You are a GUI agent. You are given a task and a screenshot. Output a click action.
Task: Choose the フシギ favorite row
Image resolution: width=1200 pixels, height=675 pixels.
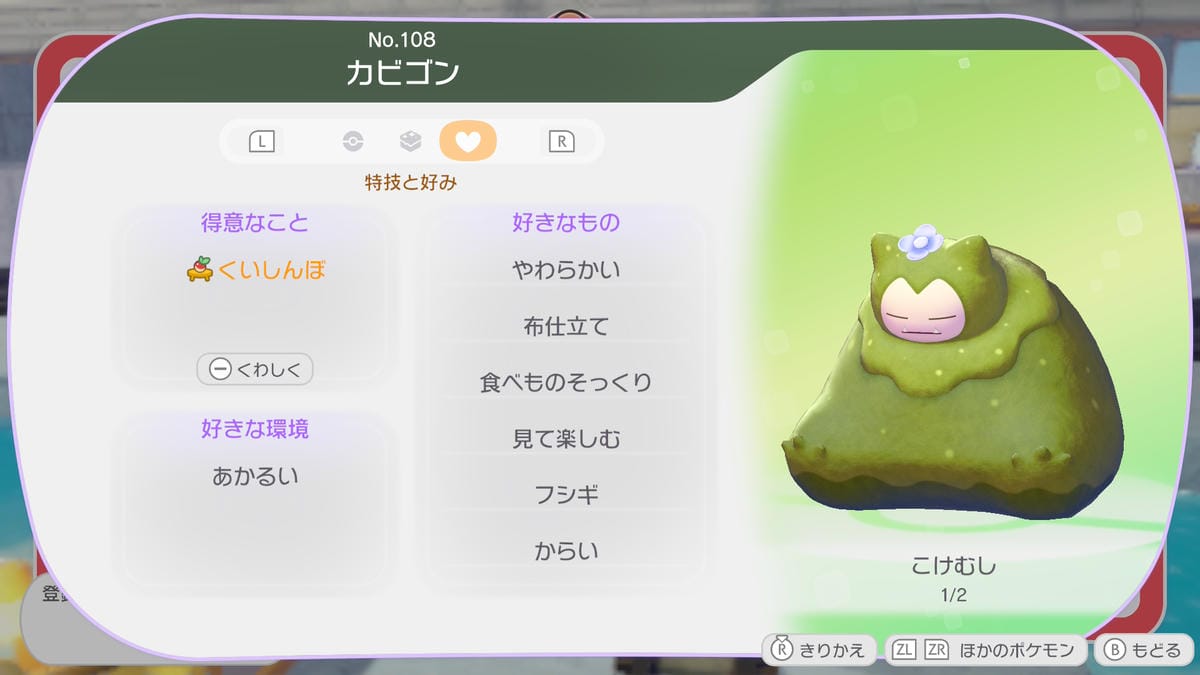(566, 494)
